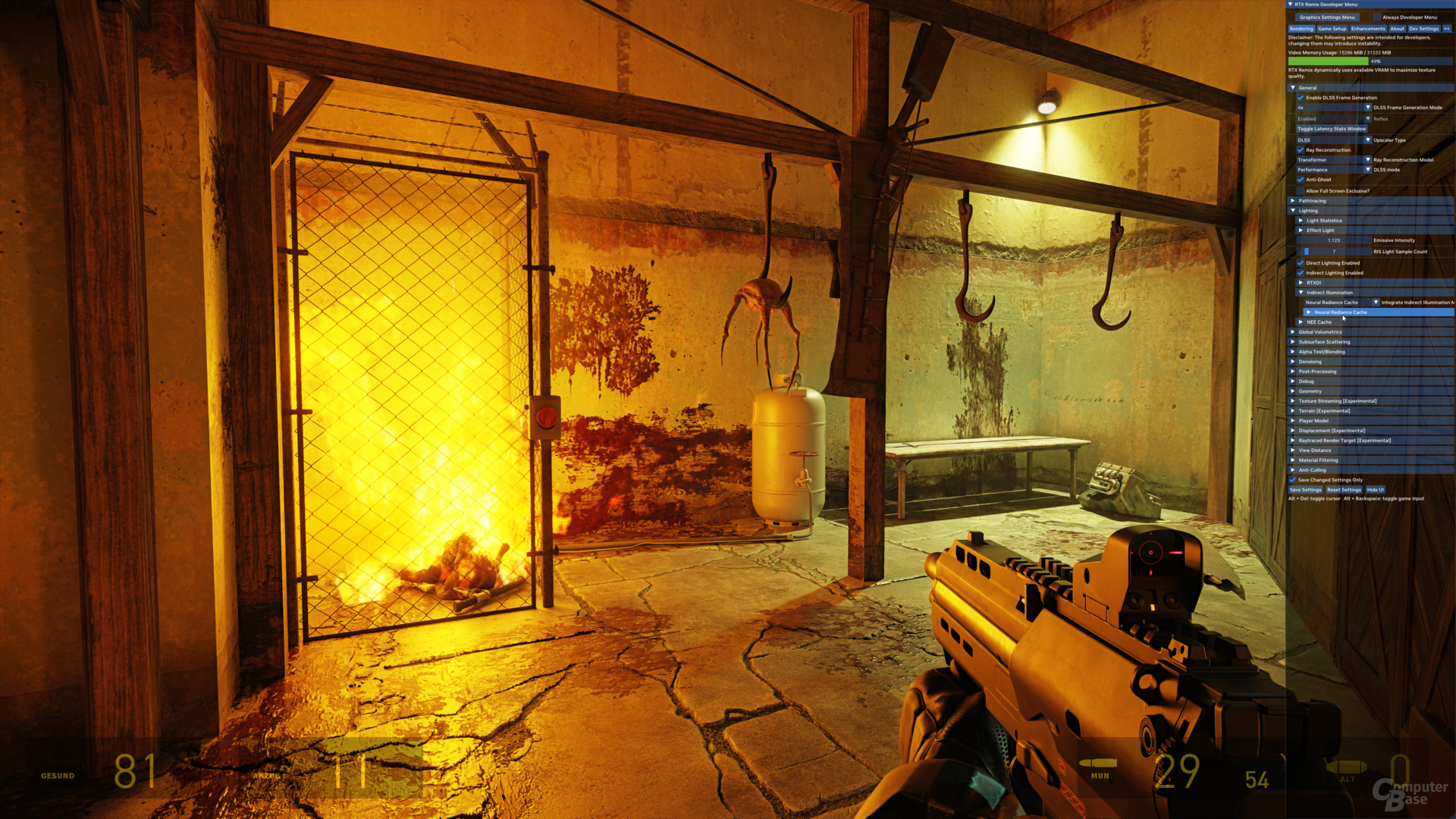This screenshot has height=819, width=1456.
Task: Toggle the Direct Lighting Enabled checkbox
Action: tap(1301, 263)
